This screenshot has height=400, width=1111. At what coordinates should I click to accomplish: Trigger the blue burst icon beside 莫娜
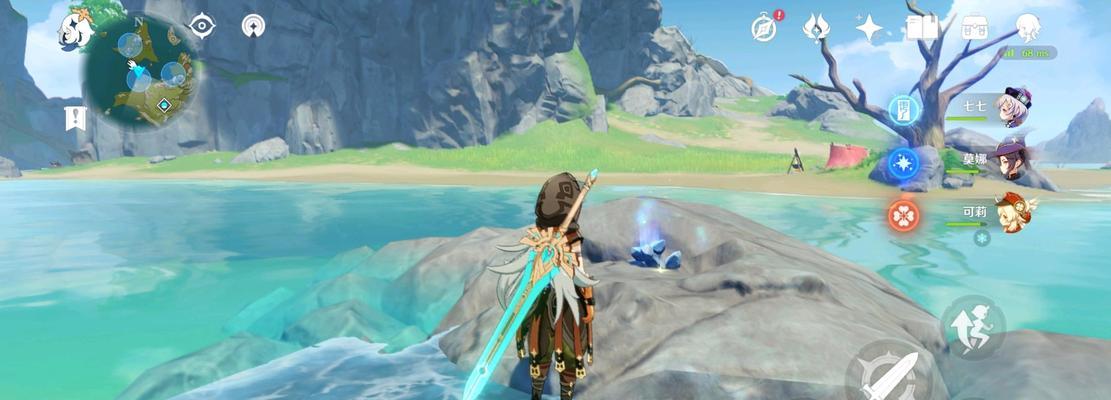(903, 162)
